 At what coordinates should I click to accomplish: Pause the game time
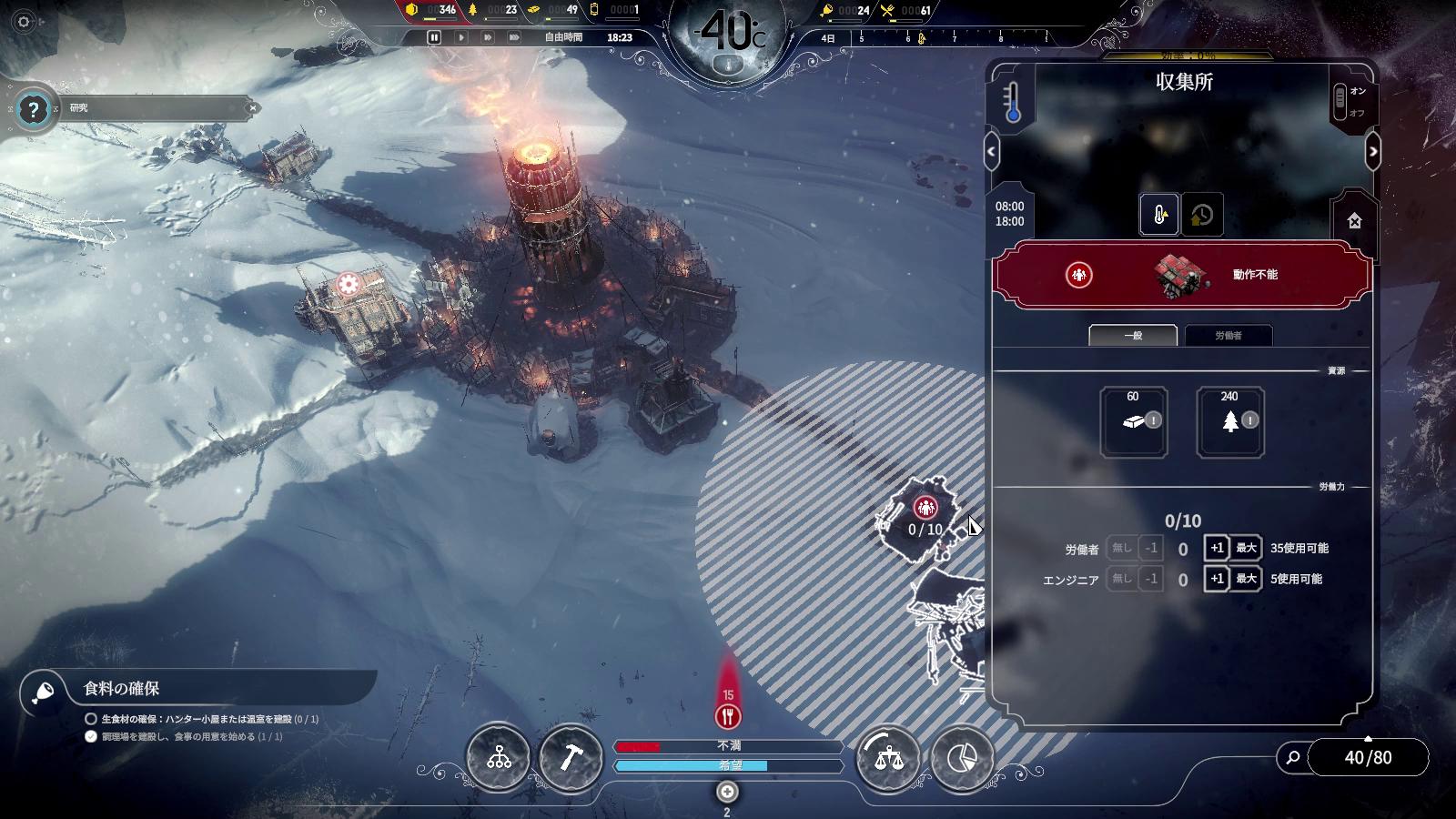(434, 37)
